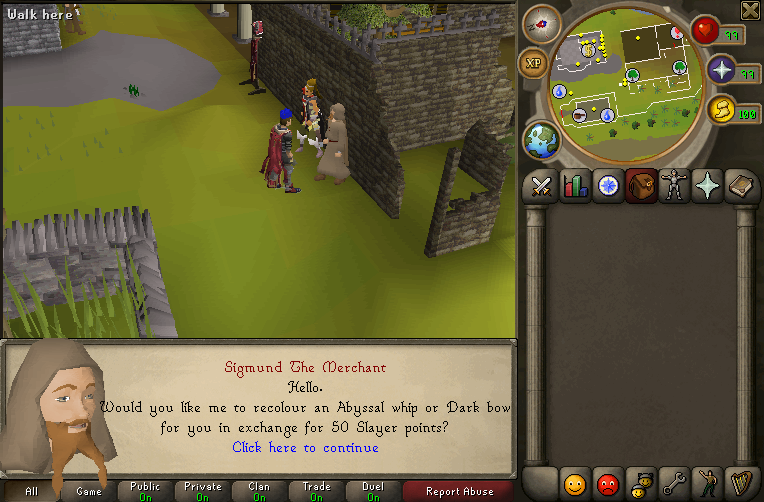This screenshot has width=764, height=502.
Task: Open the Ignore List red face tab
Action: pos(608,484)
